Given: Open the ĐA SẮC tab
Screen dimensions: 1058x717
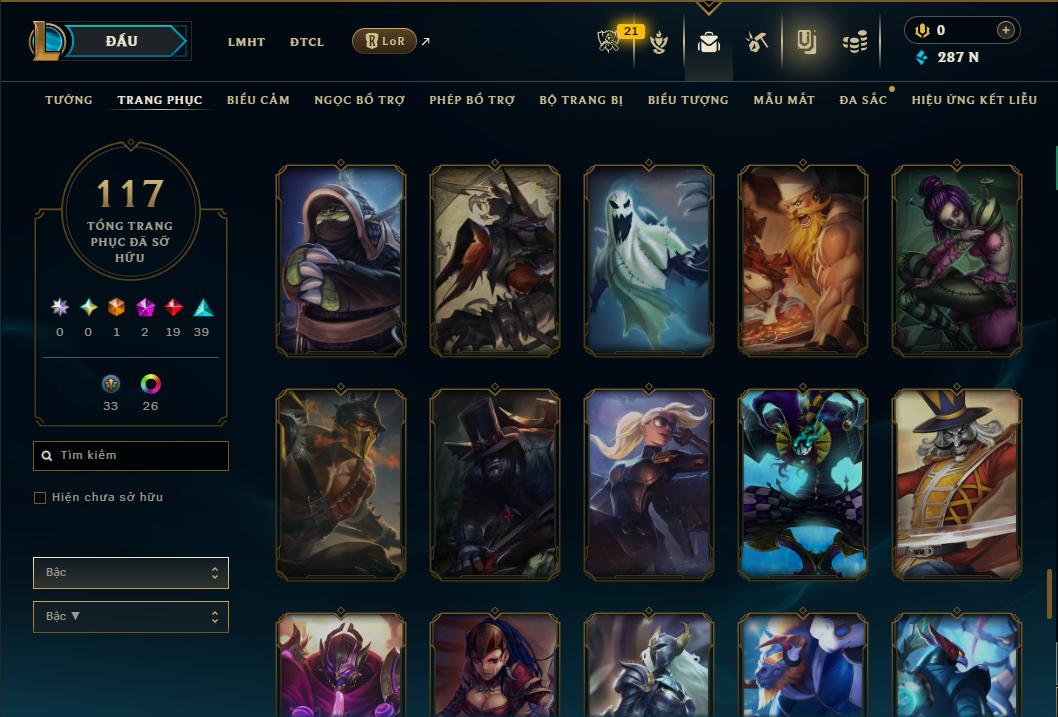Looking at the screenshot, I should [x=863, y=100].
